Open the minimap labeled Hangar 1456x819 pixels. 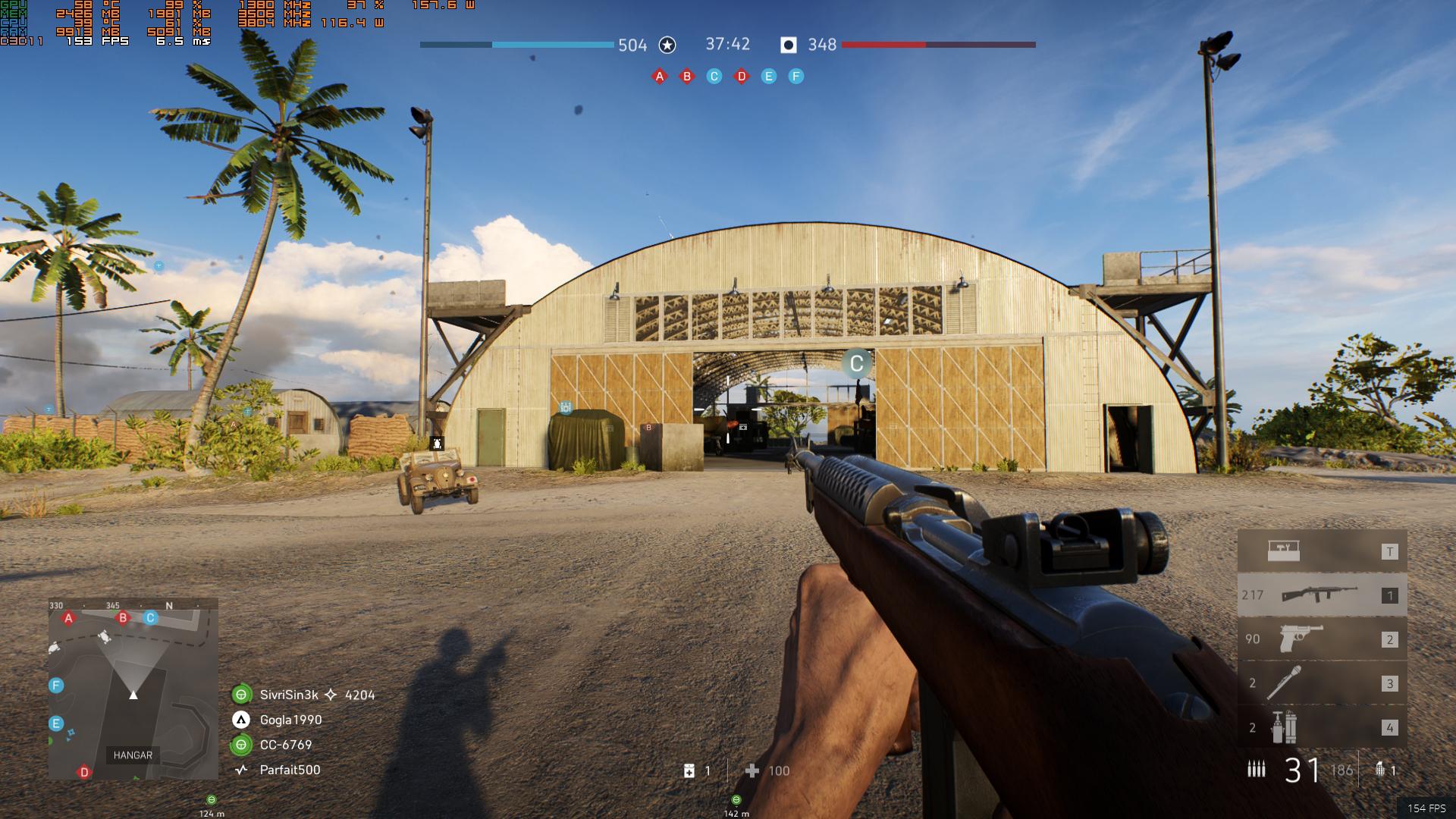(x=133, y=689)
